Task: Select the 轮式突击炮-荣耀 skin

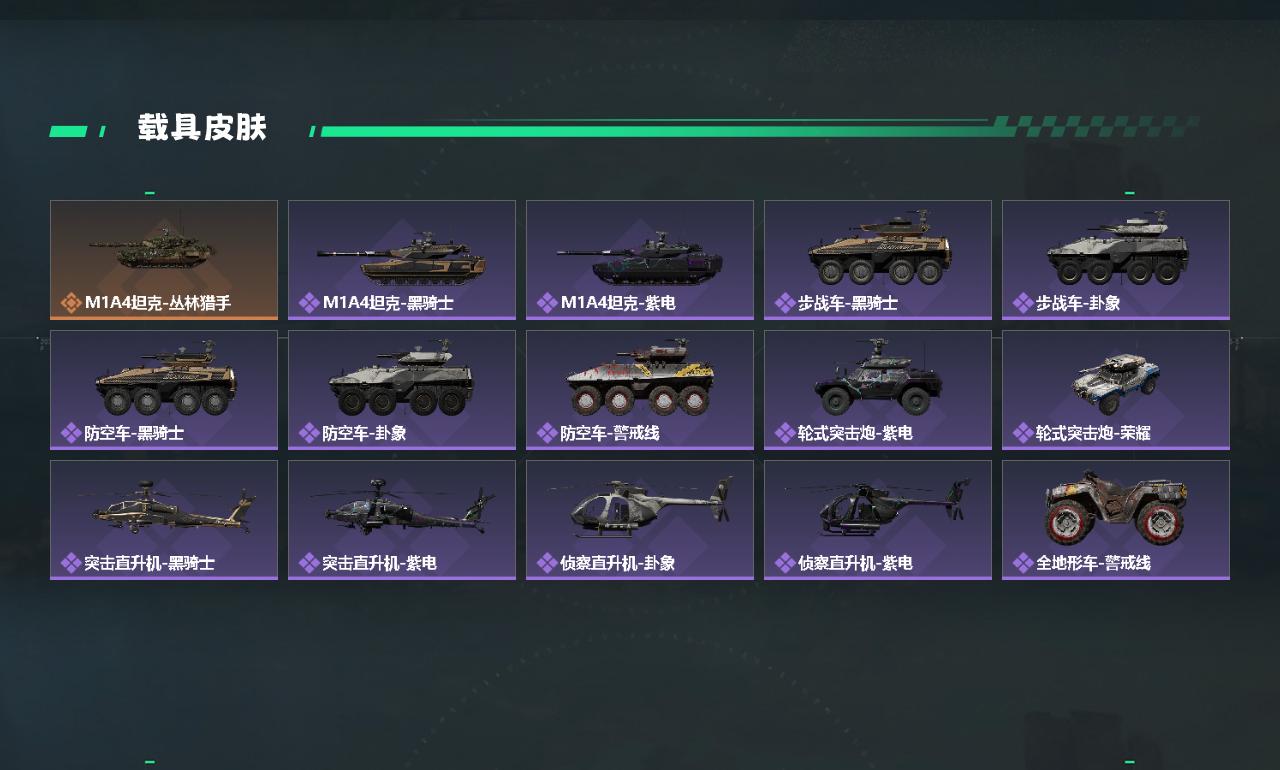Action: [1116, 390]
